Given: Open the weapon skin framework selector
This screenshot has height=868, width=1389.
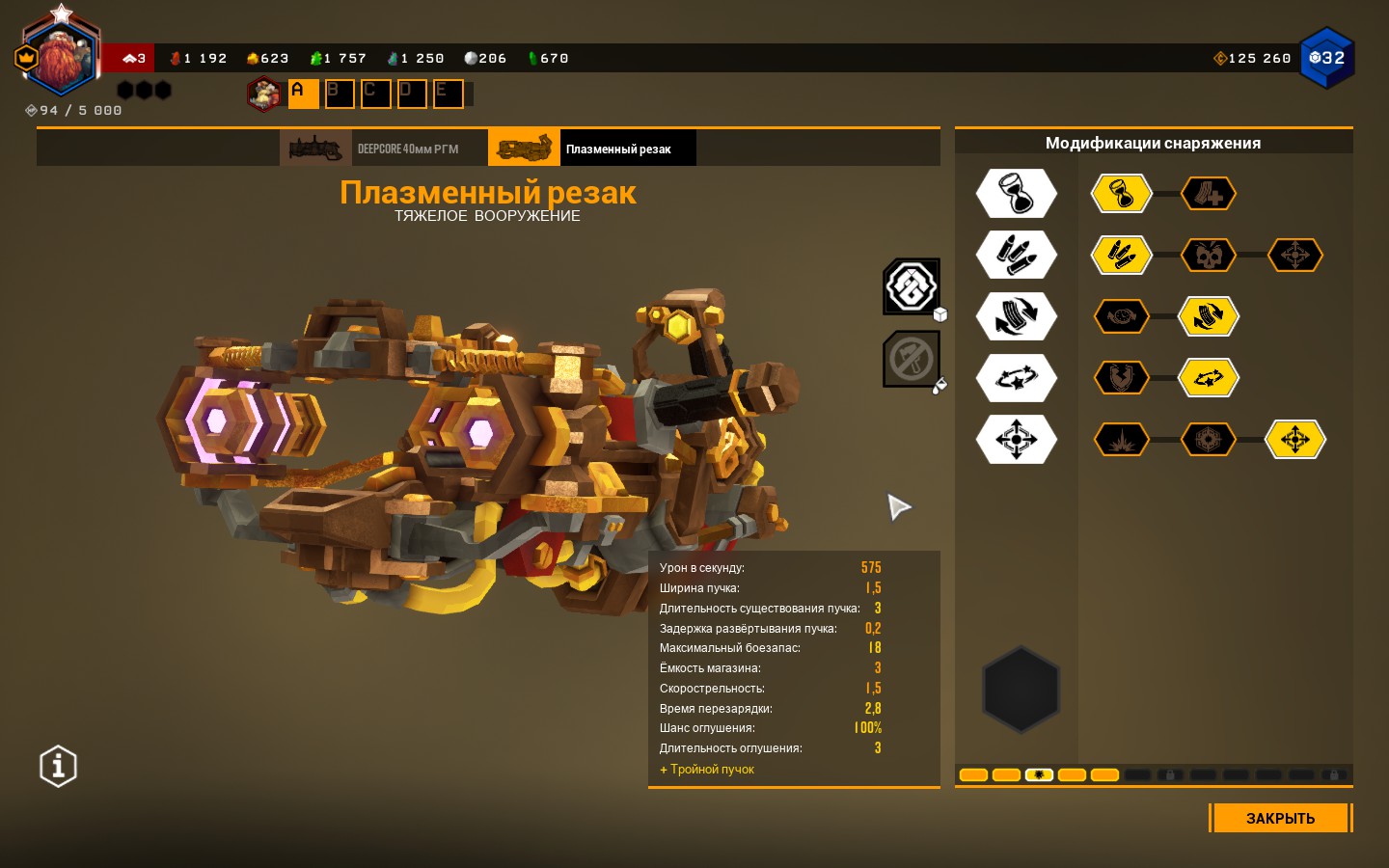Looking at the screenshot, I should click(x=912, y=285).
